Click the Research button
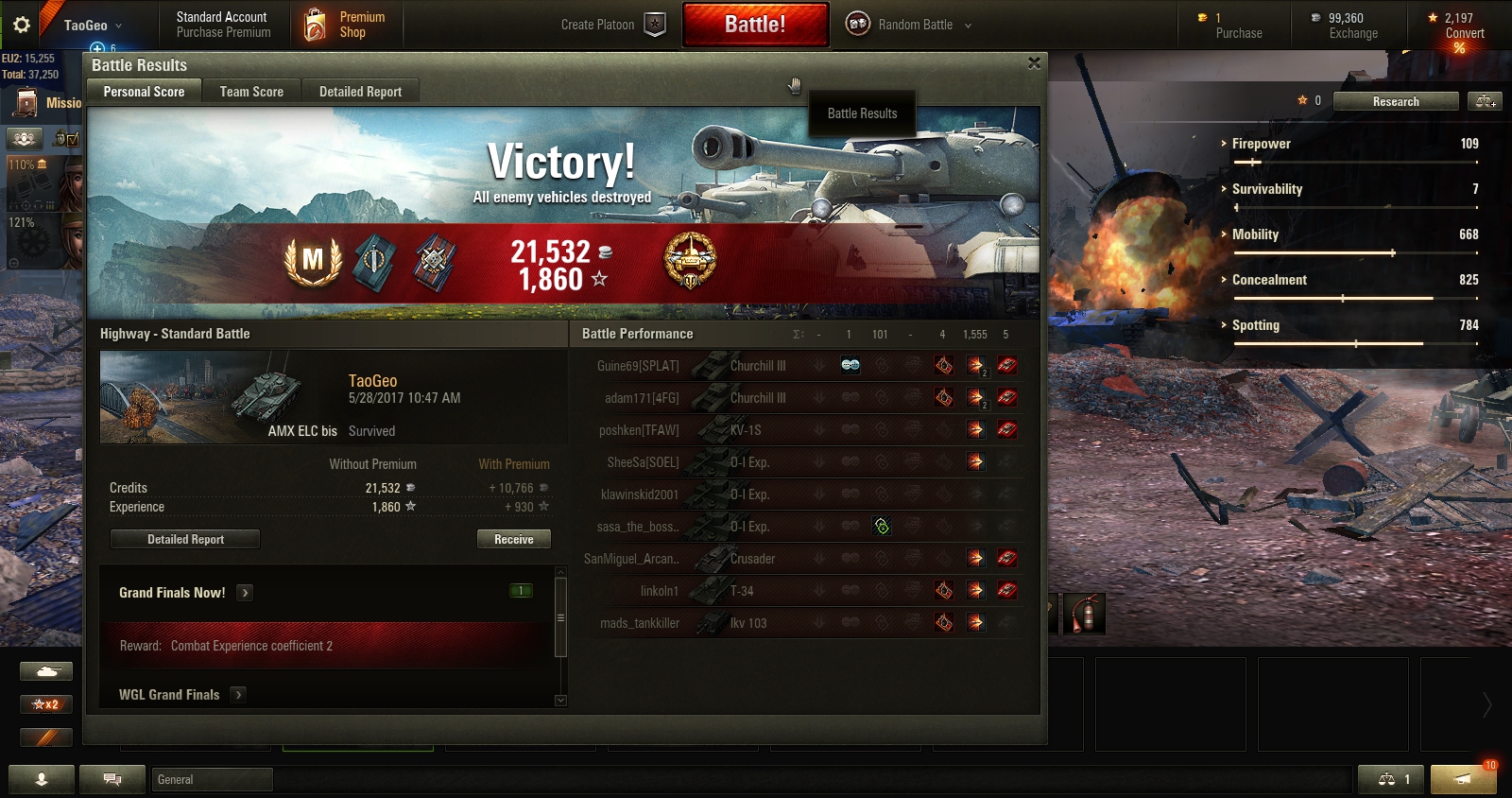1512x798 pixels. tap(1395, 101)
